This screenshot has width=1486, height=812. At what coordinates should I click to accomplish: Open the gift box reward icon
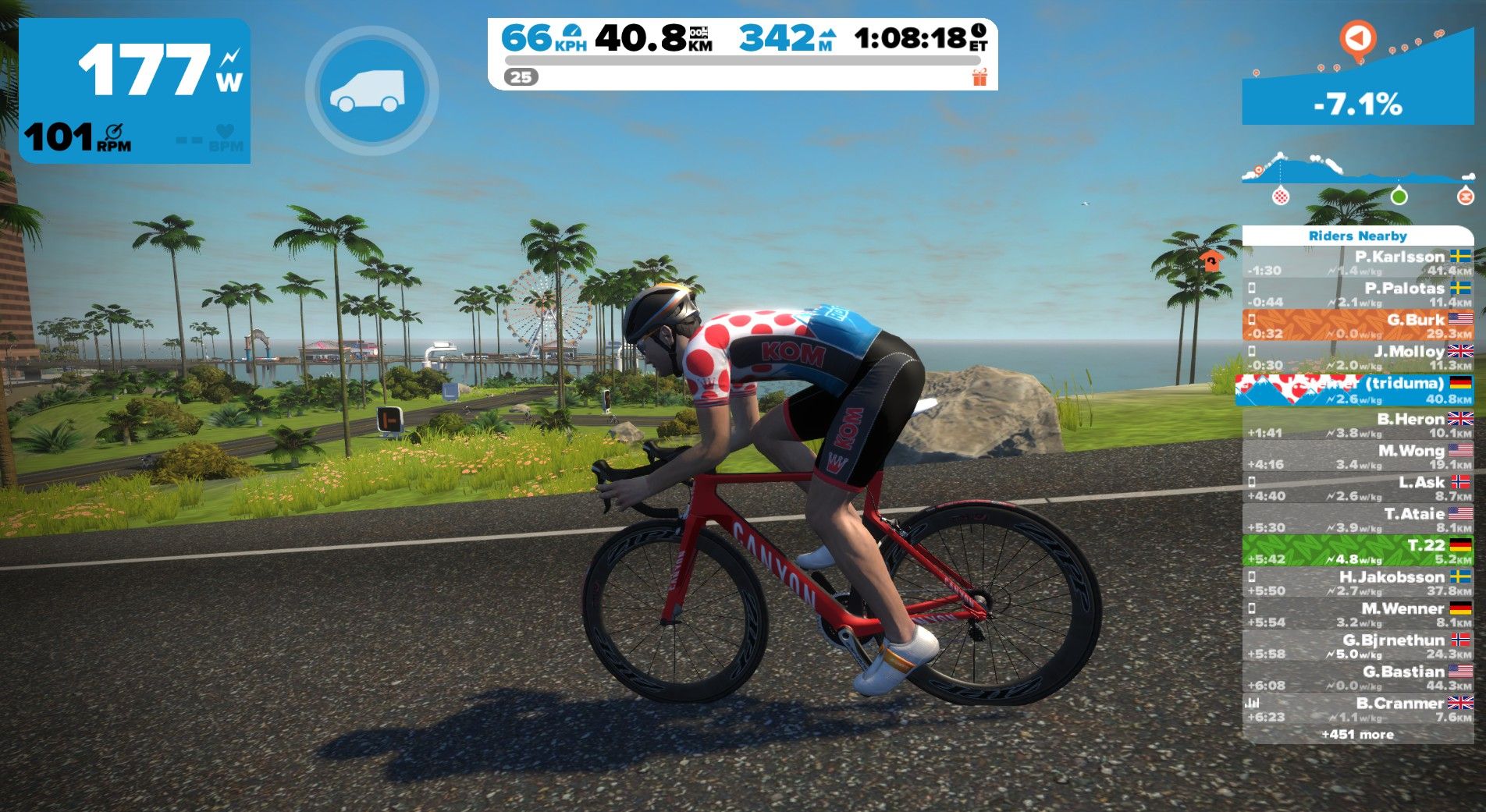point(979,77)
